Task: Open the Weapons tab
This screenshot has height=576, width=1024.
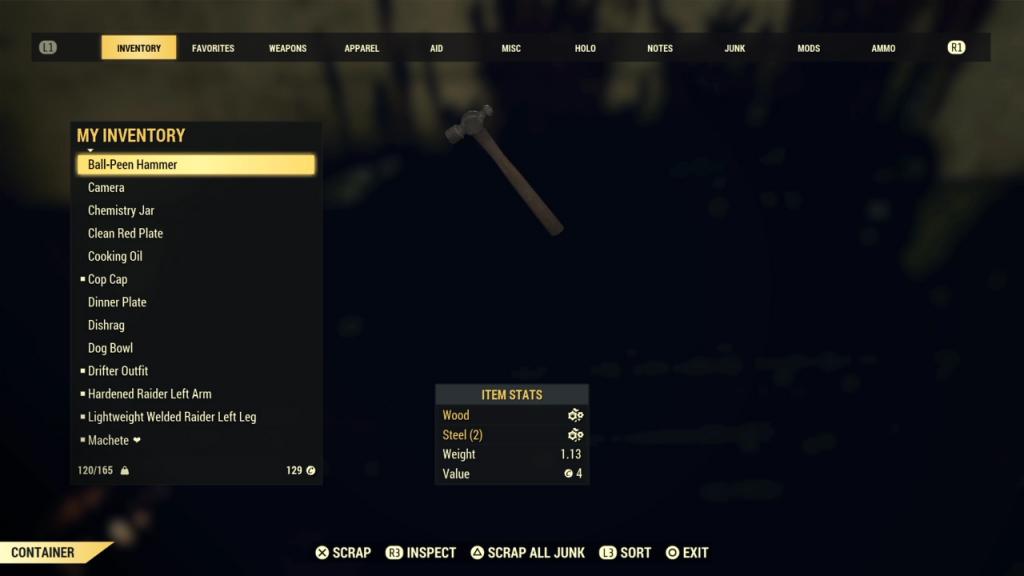Action: pyautogui.click(x=288, y=48)
